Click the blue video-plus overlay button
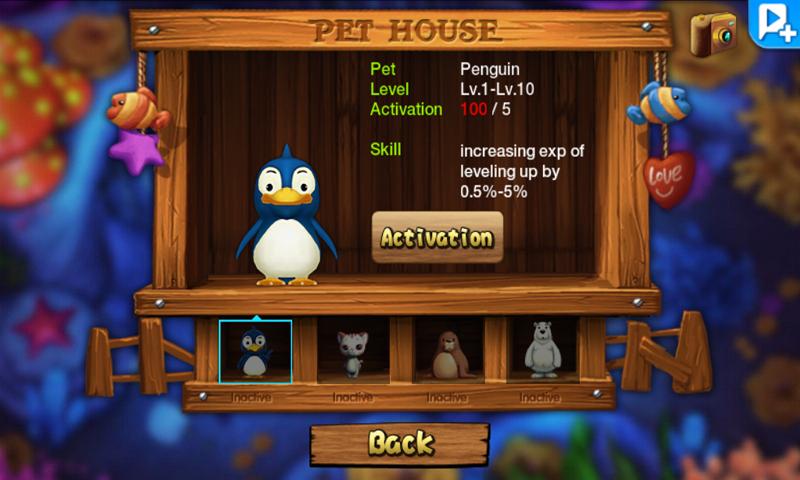Viewport: 800px width, 480px height. pyautogui.click(x=776, y=22)
